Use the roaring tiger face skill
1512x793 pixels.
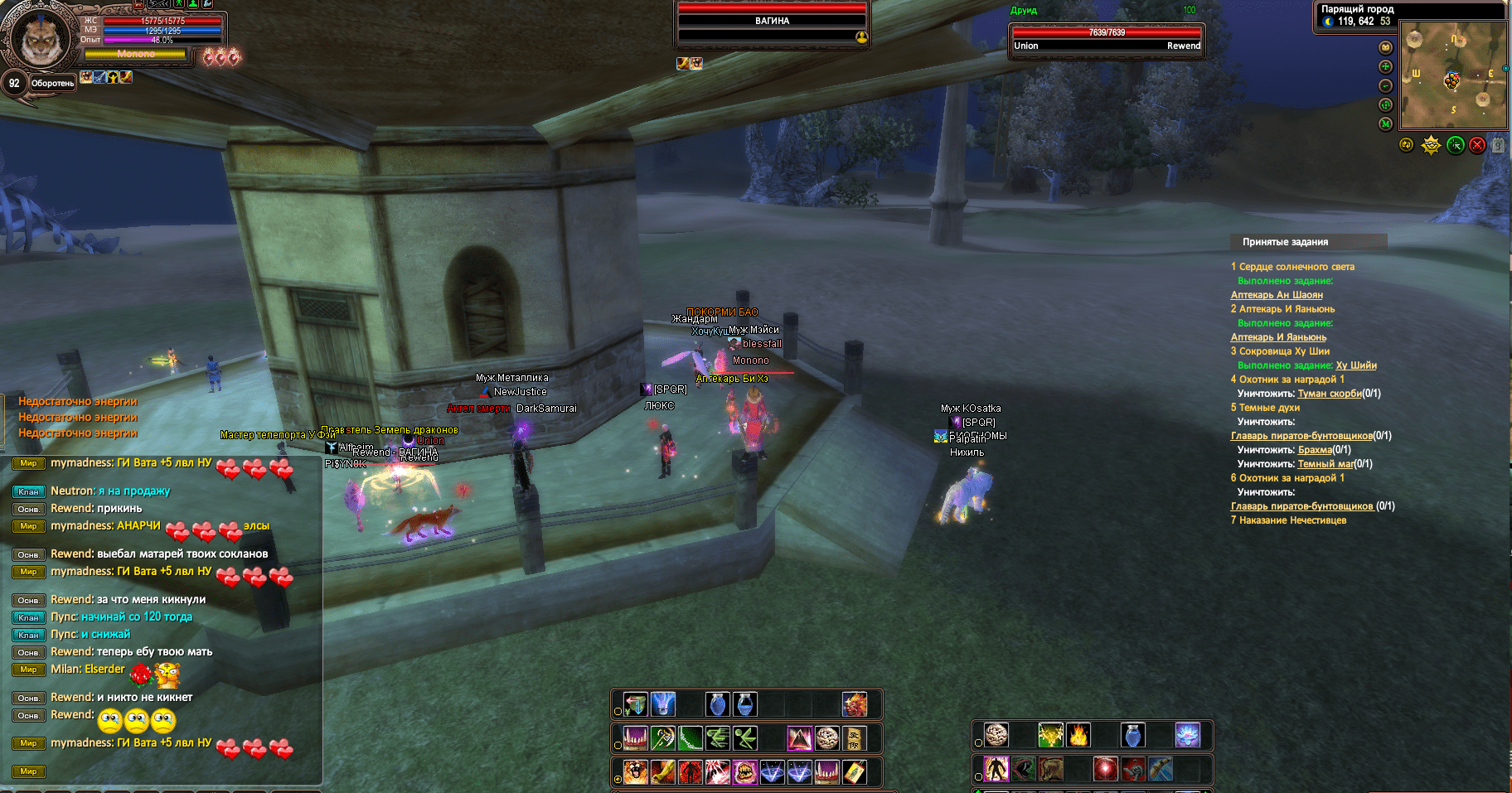point(636,772)
